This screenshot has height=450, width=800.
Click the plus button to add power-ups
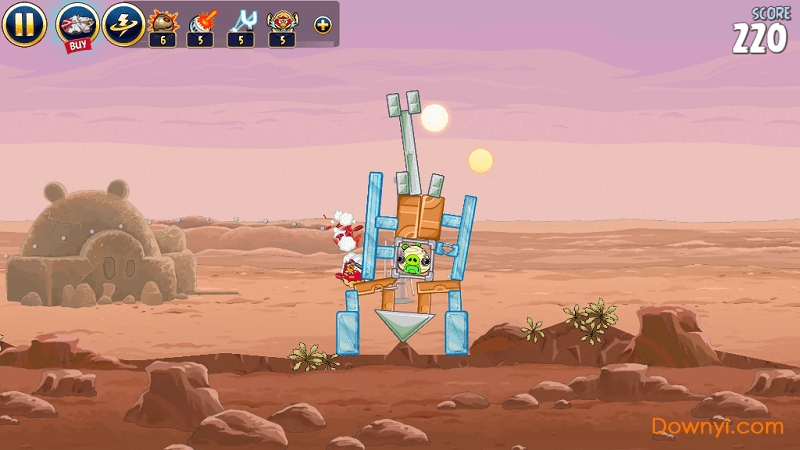point(322,24)
